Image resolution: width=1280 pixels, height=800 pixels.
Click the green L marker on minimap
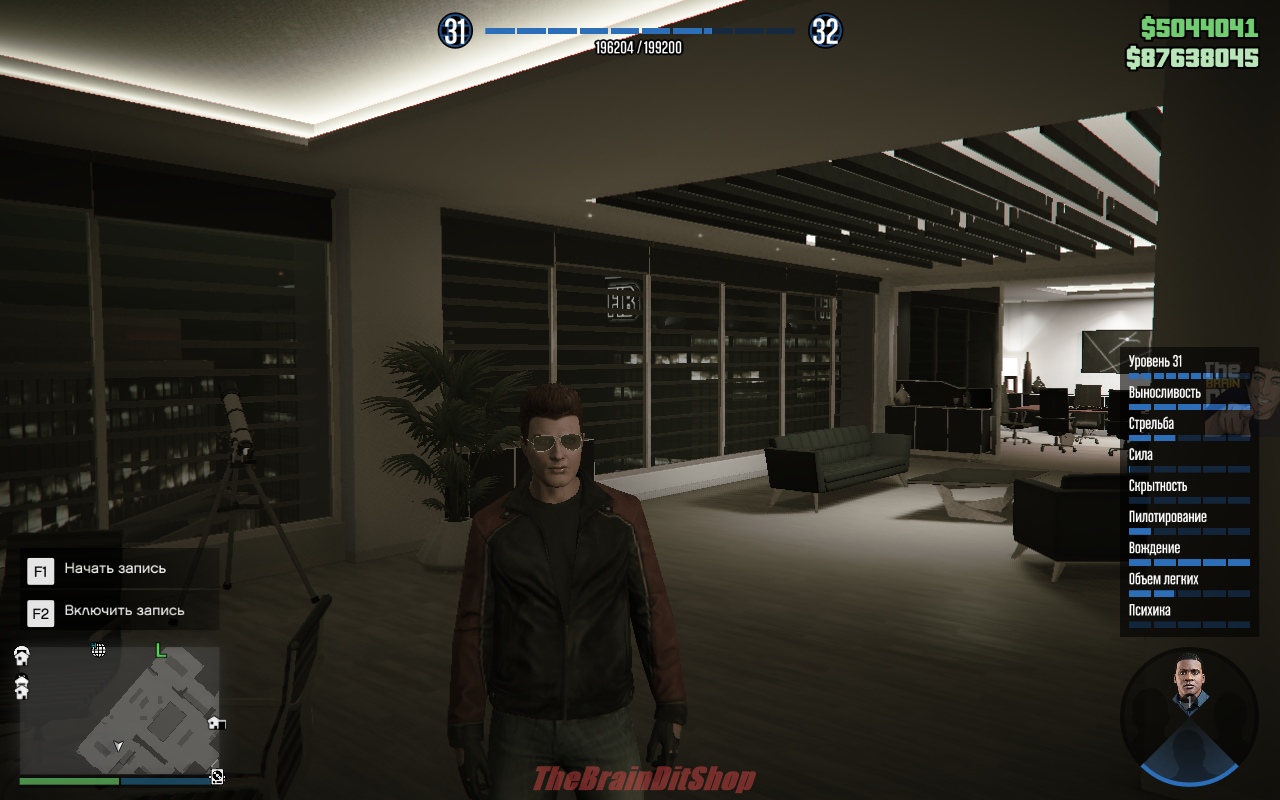[160, 651]
